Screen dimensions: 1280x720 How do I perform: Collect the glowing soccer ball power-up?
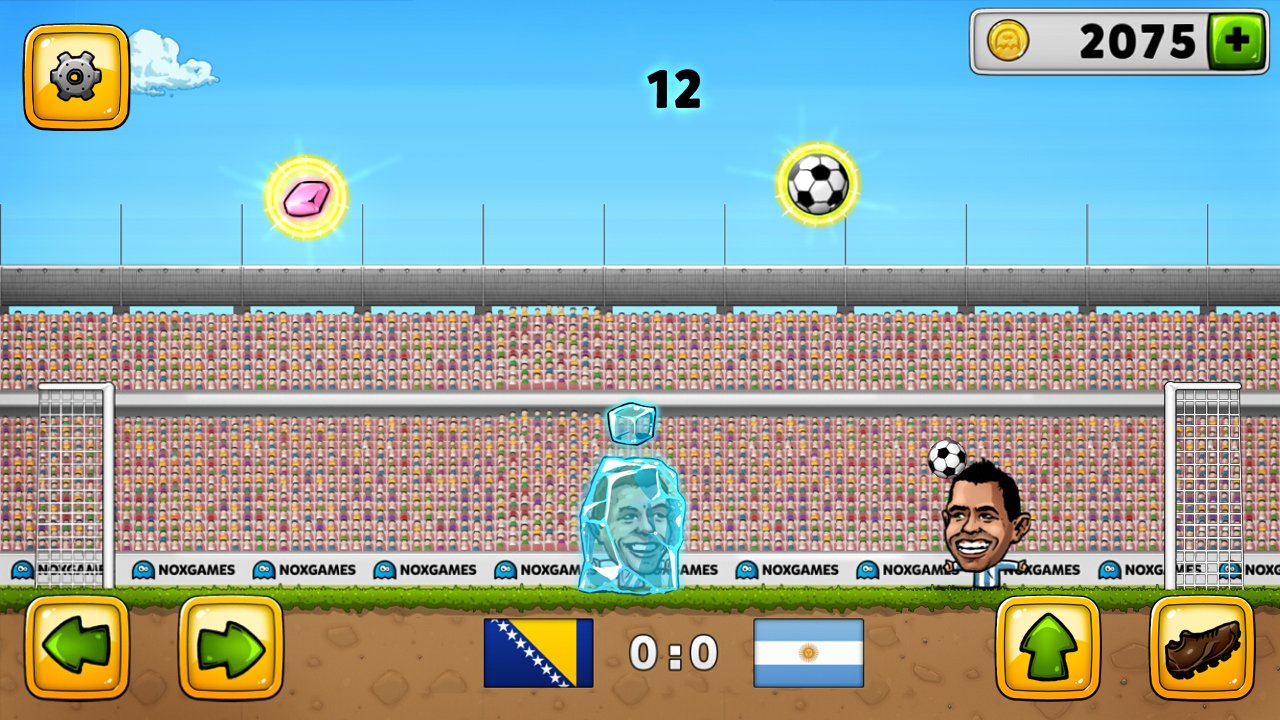coord(815,184)
